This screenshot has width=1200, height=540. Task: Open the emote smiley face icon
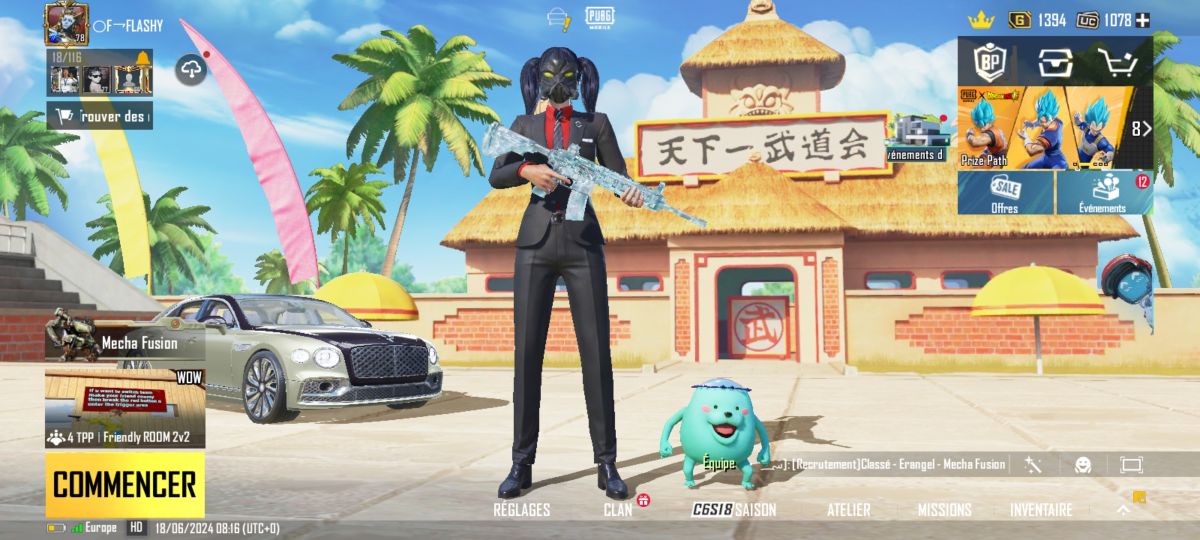tap(1083, 465)
